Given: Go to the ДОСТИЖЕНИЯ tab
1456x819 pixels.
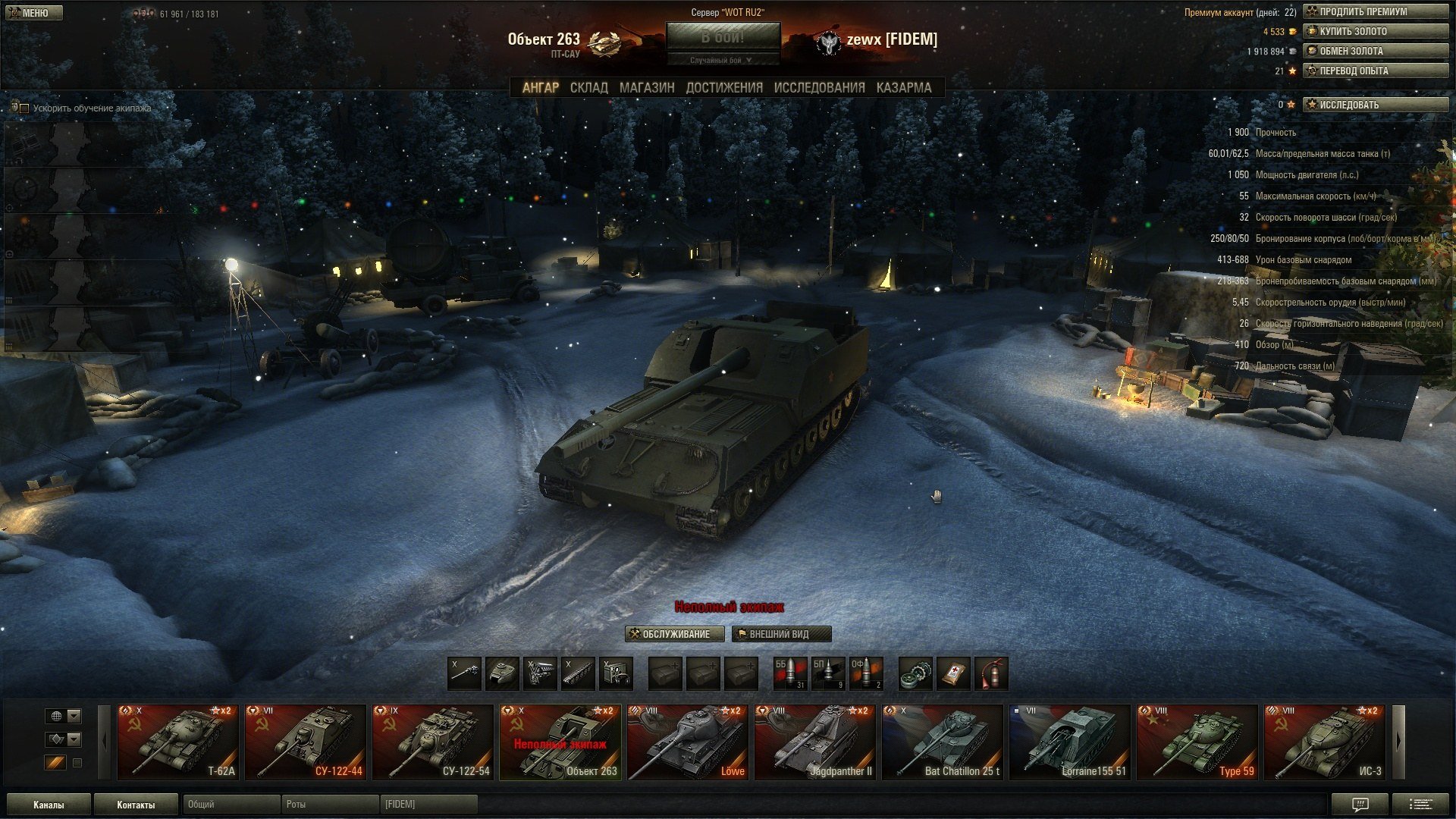Looking at the screenshot, I should 724,88.
